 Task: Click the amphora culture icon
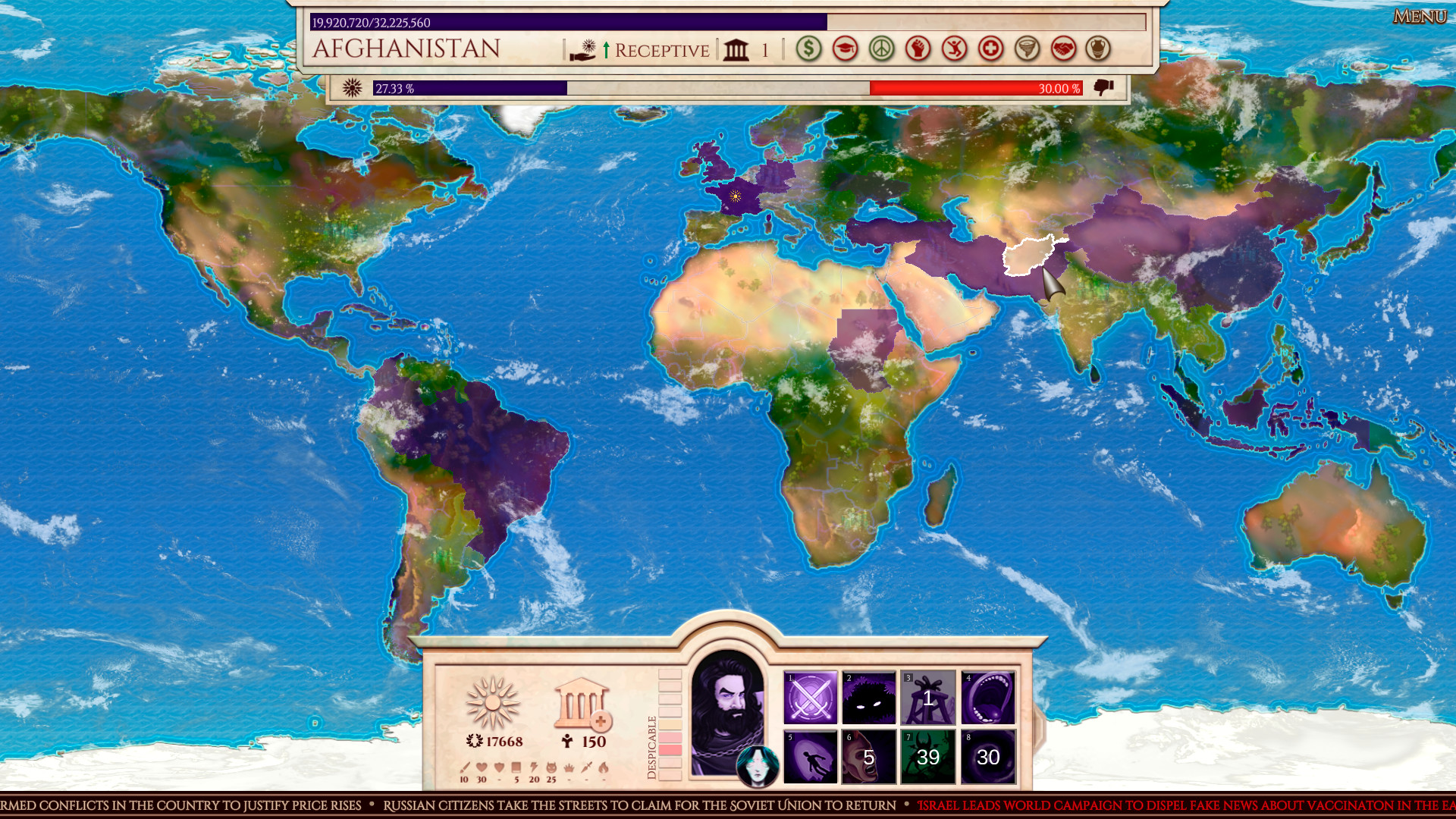pos(1097,49)
